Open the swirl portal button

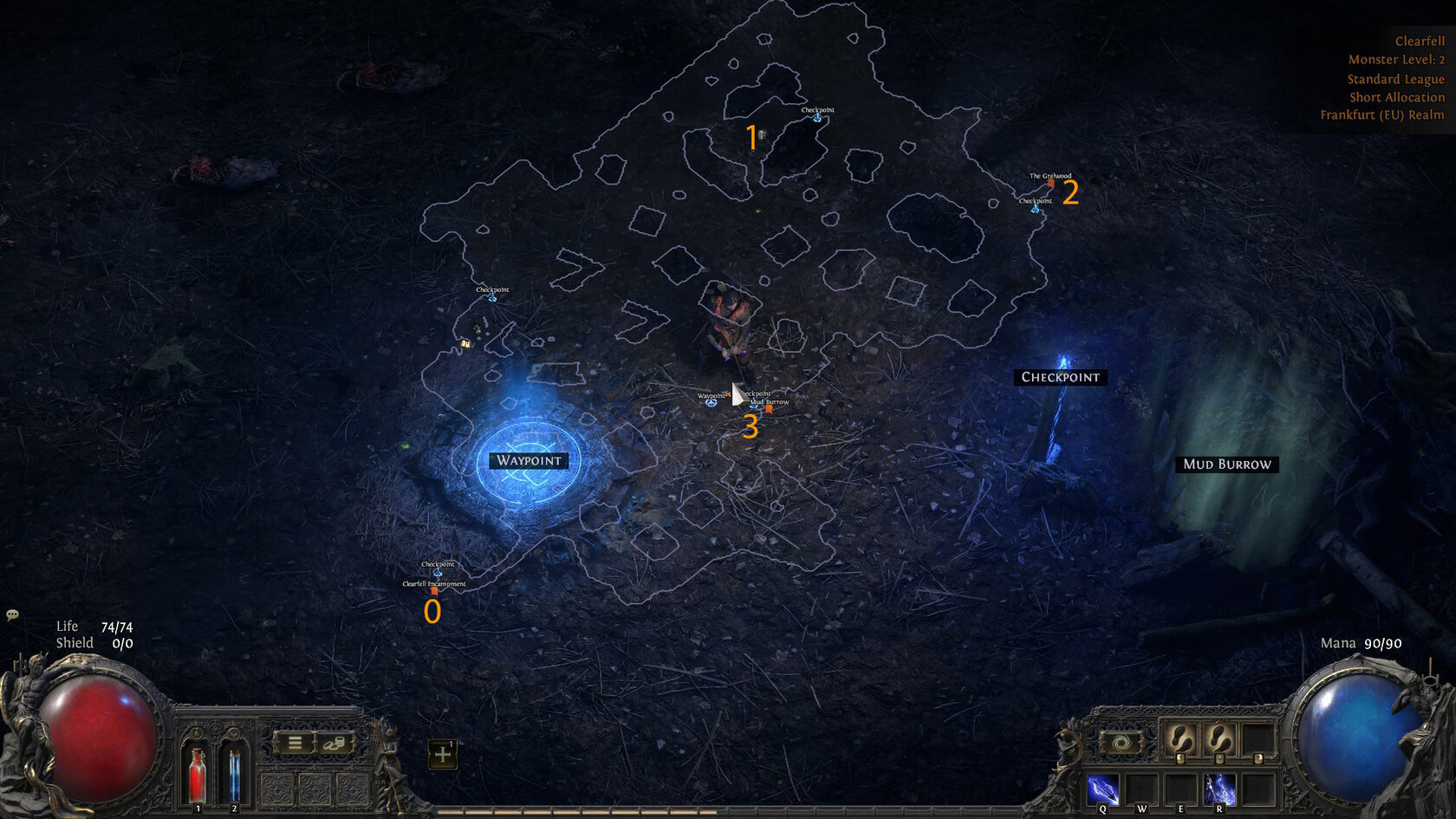coord(1121,744)
